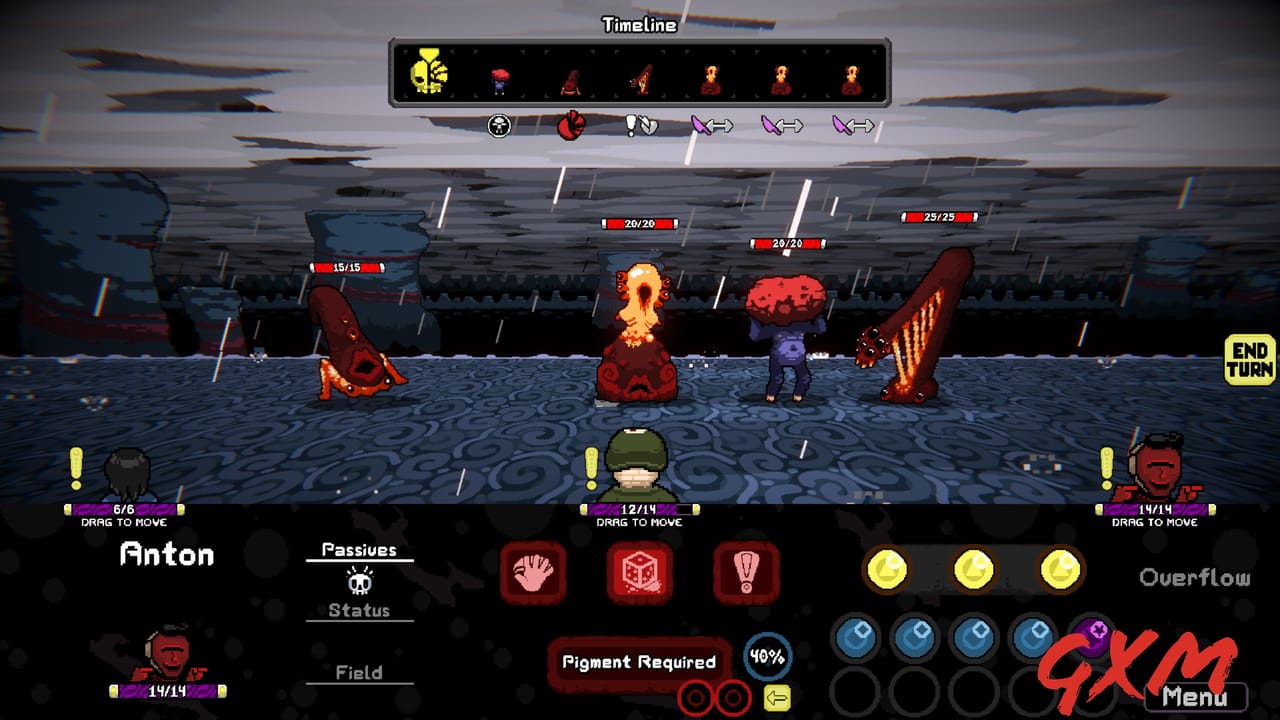
Task: Open the Passives section
Action: pyautogui.click(x=359, y=549)
